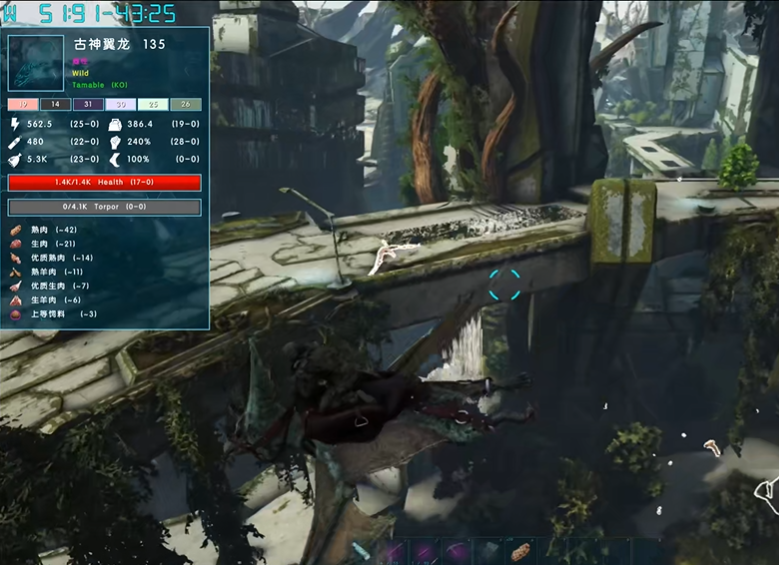Image resolution: width=779 pixels, height=565 pixels.
Task: Select the 熟肉 (~42) food row
Action: coord(52,229)
